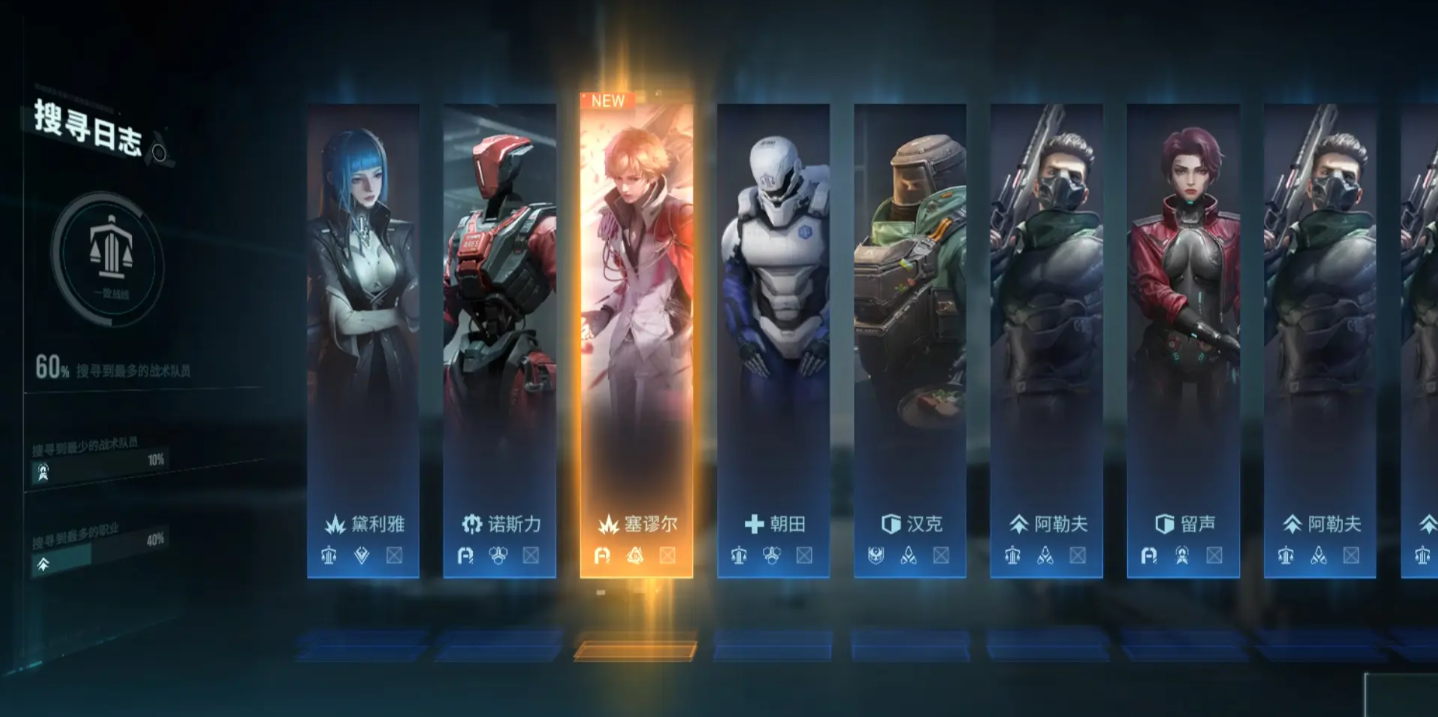Viewport: 1438px width, 717px height.
Task: Select the 留声 character card
Action: coord(1183,340)
